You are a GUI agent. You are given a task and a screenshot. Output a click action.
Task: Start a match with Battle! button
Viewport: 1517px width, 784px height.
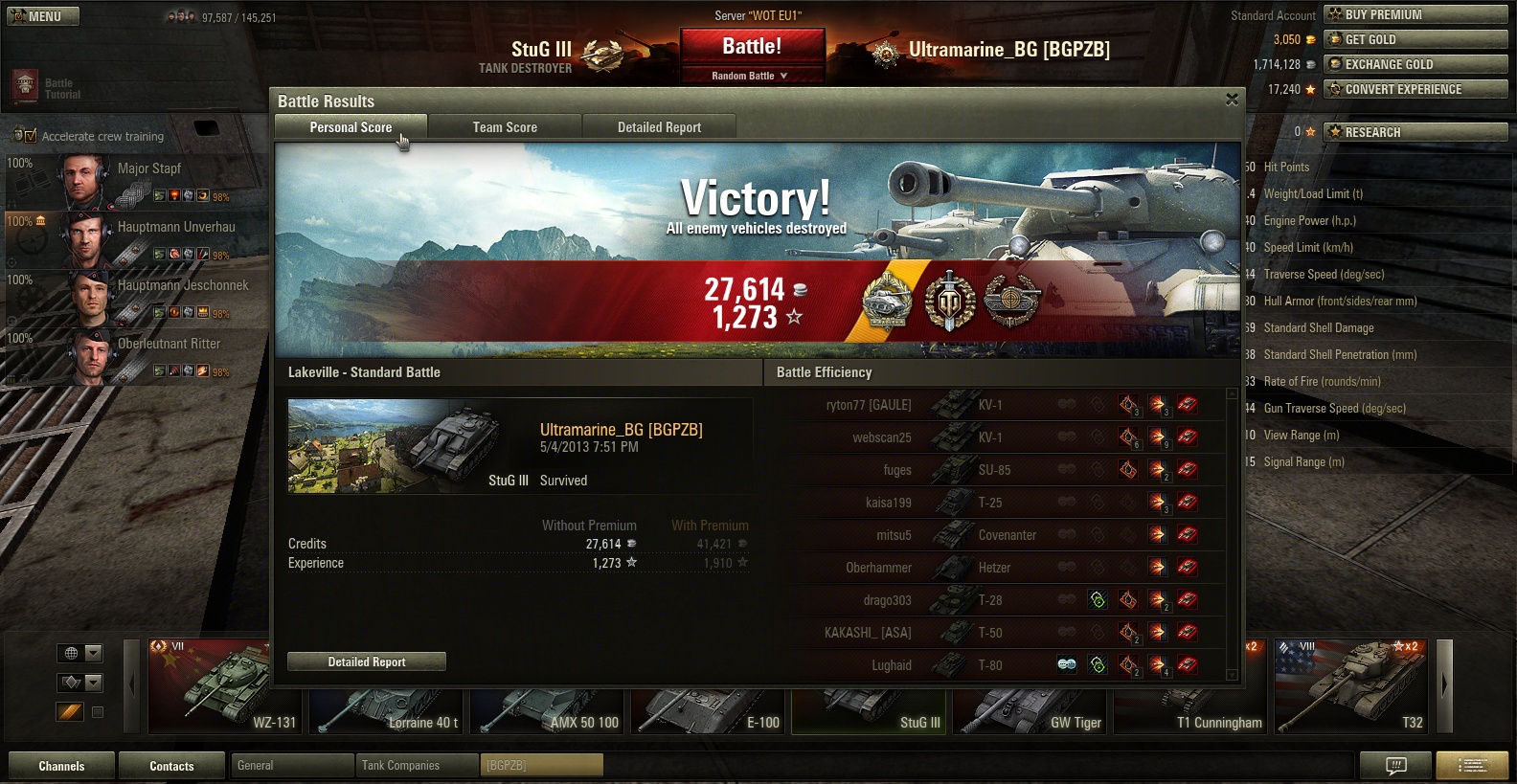pyautogui.click(x=752, y=46)
